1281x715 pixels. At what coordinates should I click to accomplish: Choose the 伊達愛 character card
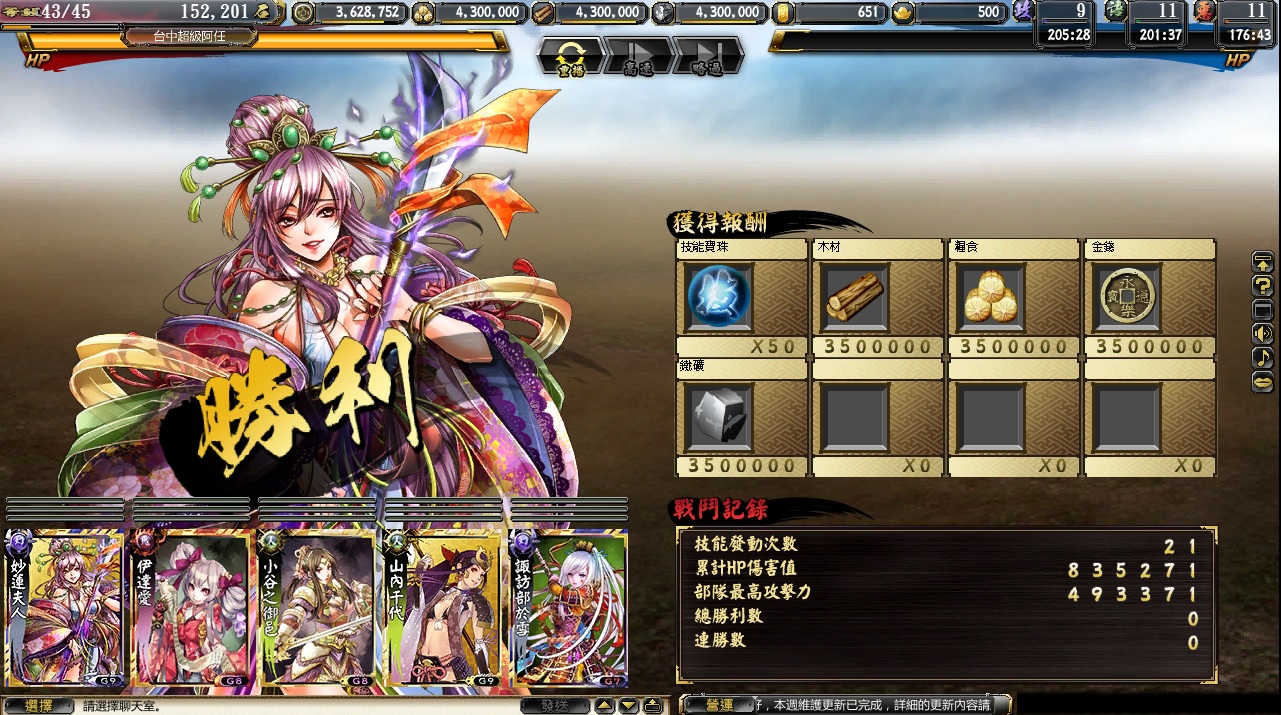191,606
